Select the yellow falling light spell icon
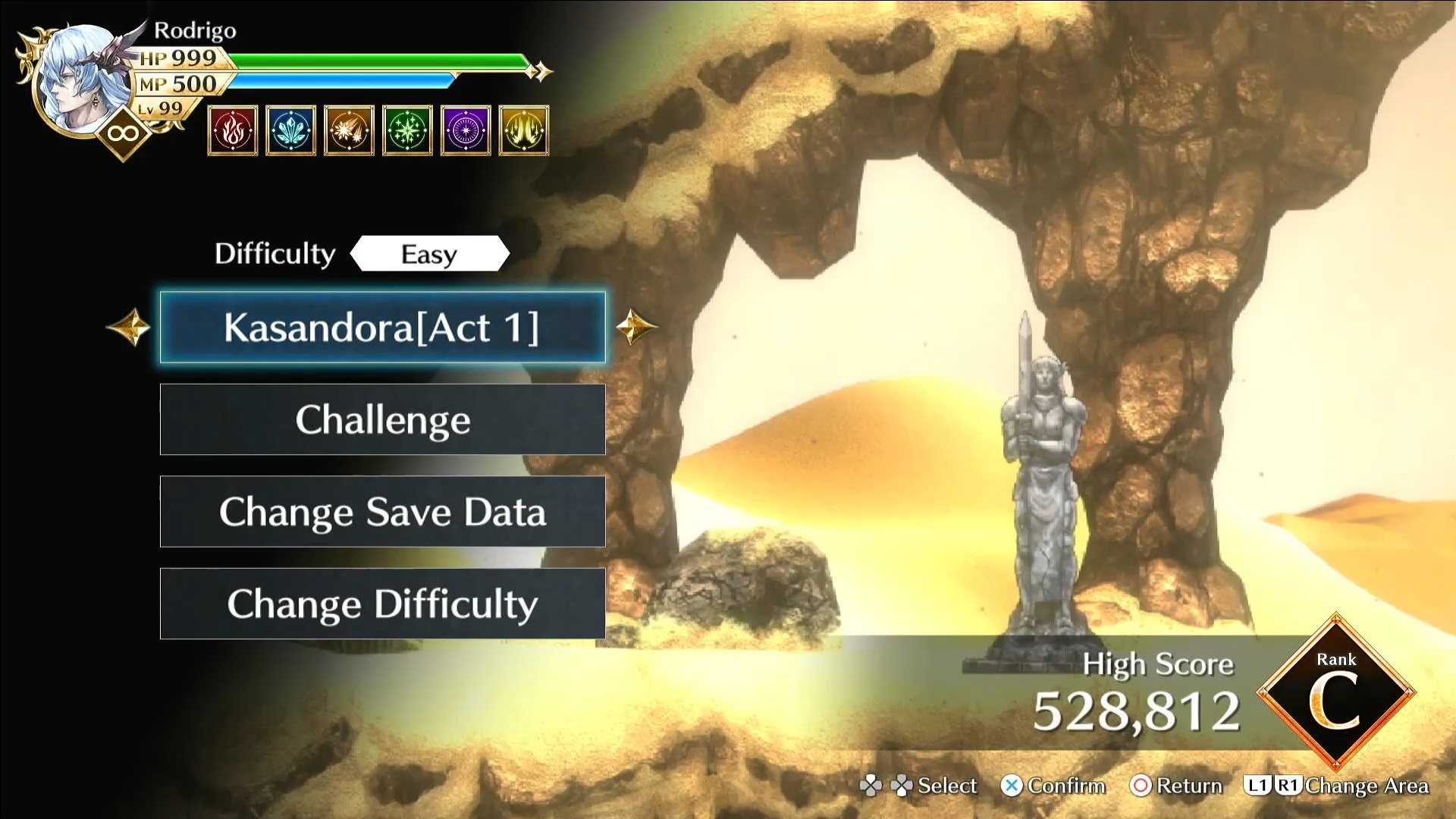This screenshot has width=1456, height=819. point(524,130)
